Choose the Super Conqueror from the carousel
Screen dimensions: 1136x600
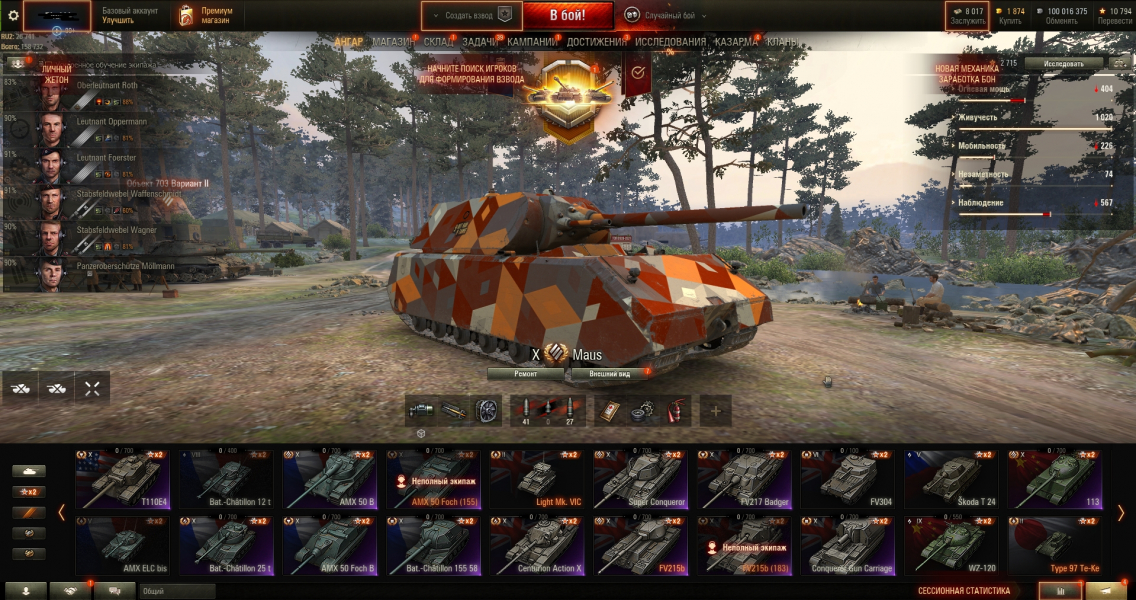pyautogui.click(x=641, y=478)
